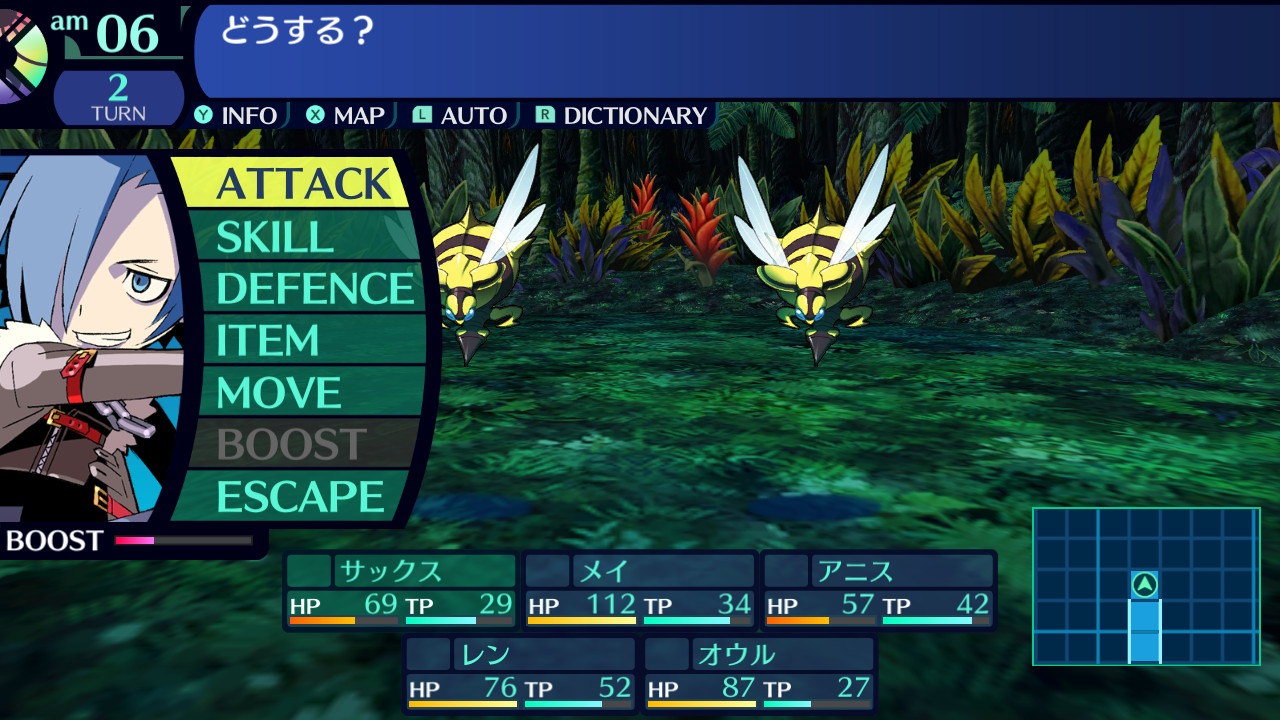This screenshot has width=1280, height=720.
Task: Choose ESCAPE to flee battle
Action: [x=300, y=497]
